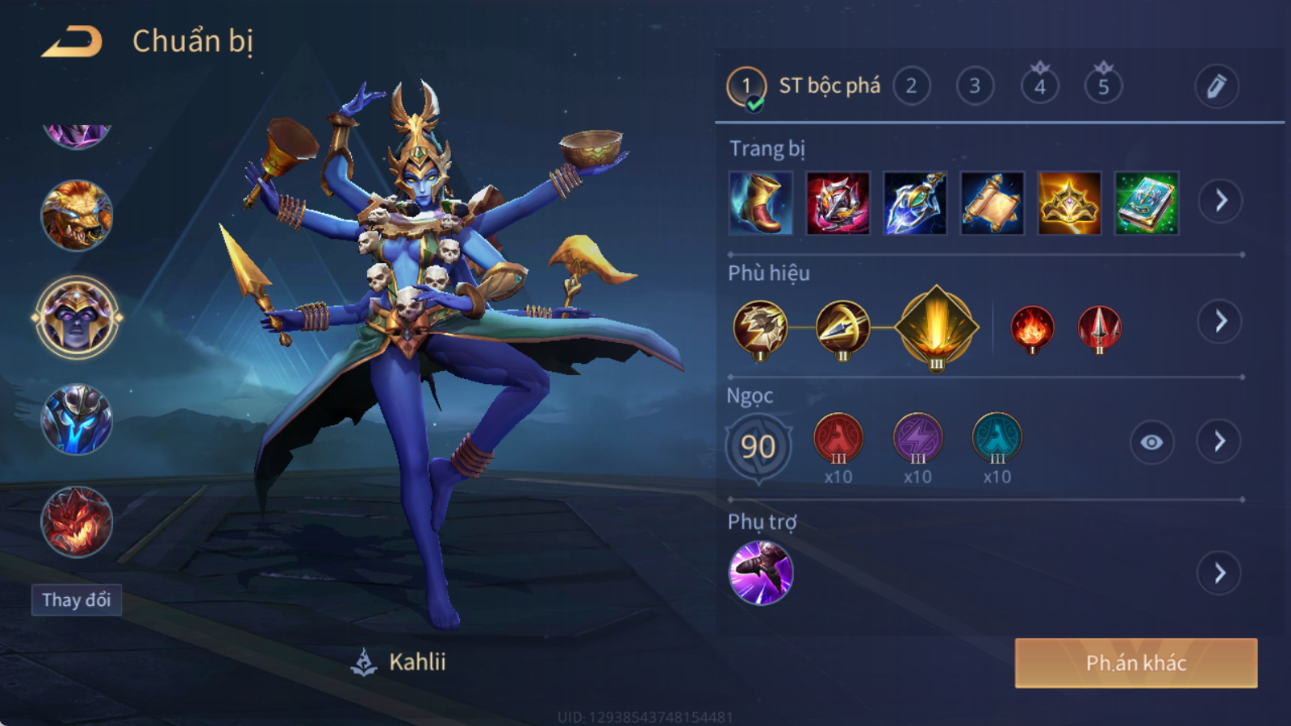This screenshot has width=1291, height=726.
Task: Toggle the eye icon in the Ngọc row
Action: [x=1152, y=442]
